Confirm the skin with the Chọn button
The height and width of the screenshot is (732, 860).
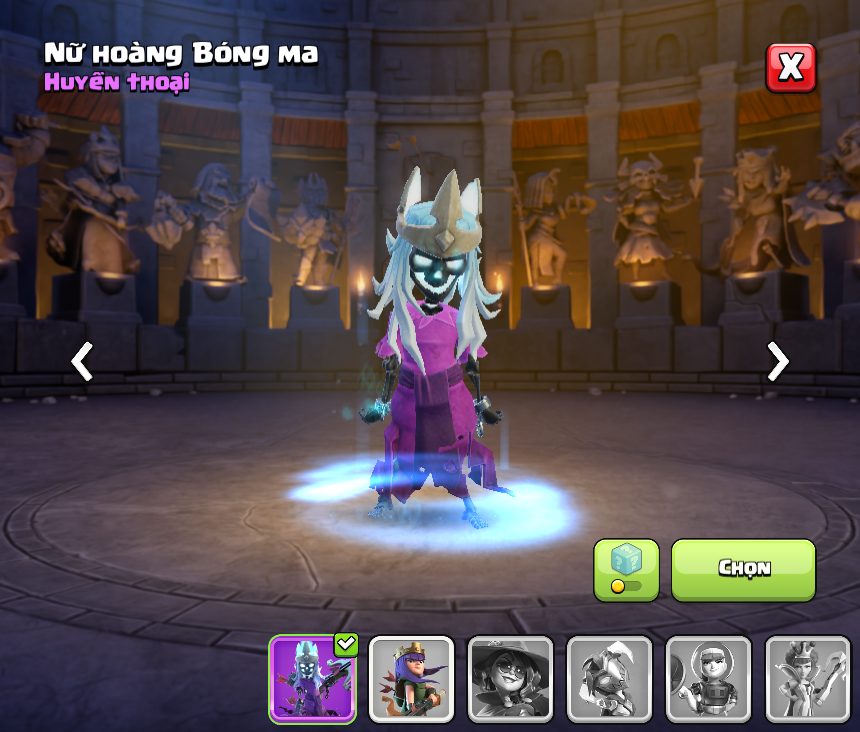[743, 569]
